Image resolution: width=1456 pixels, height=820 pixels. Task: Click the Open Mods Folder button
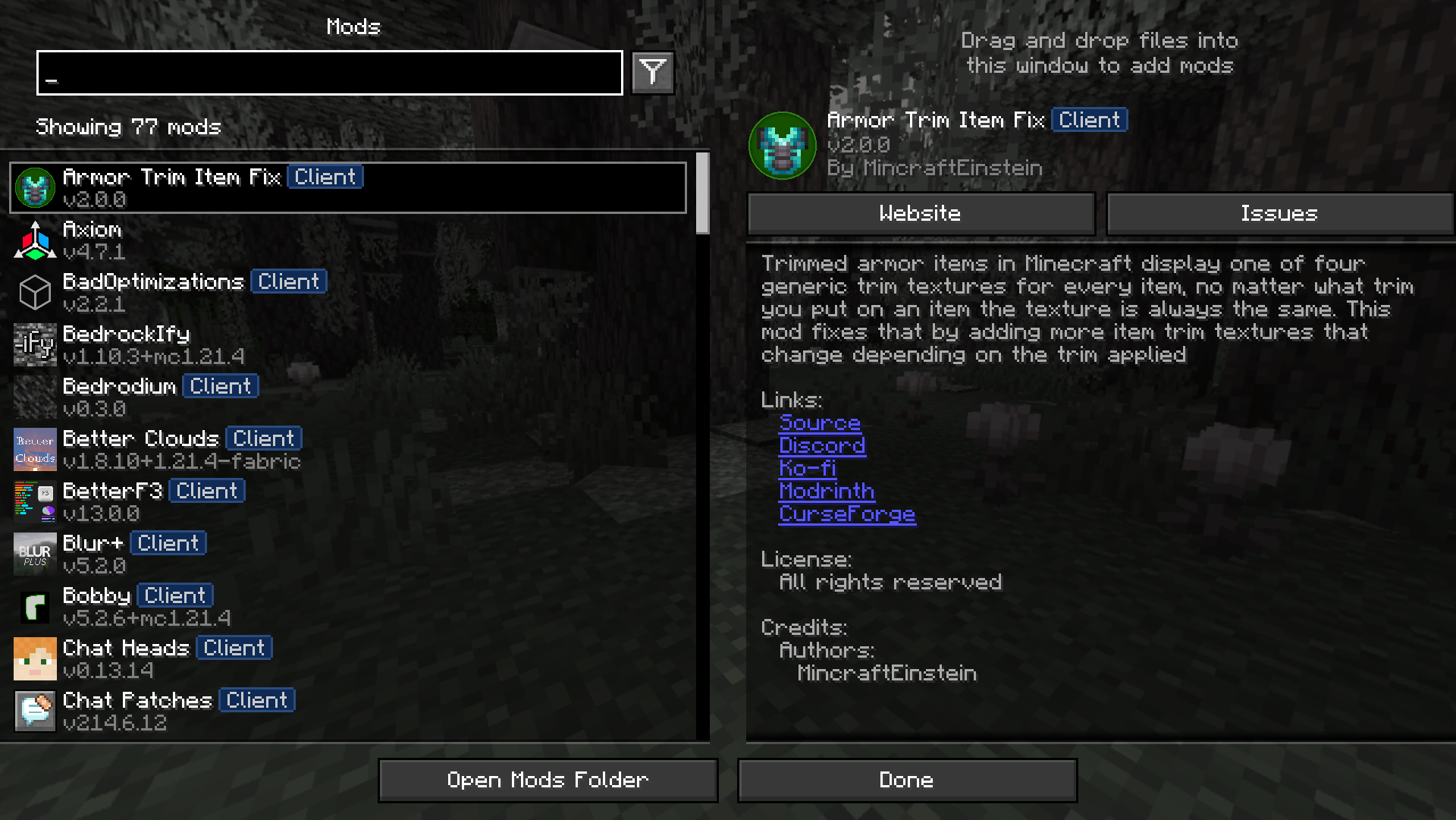tap(548, 780)
